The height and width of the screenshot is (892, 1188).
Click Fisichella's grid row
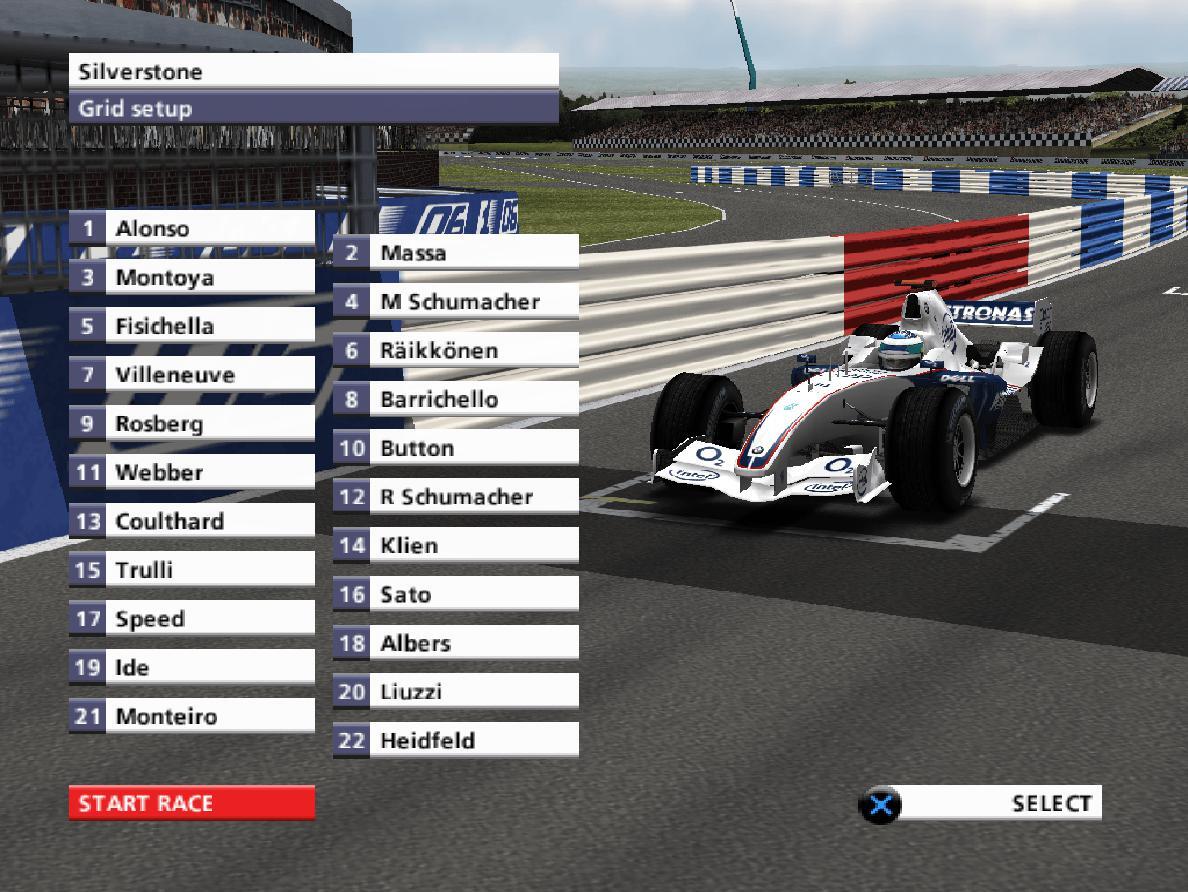pyautogui.click(x=191, y=326)
